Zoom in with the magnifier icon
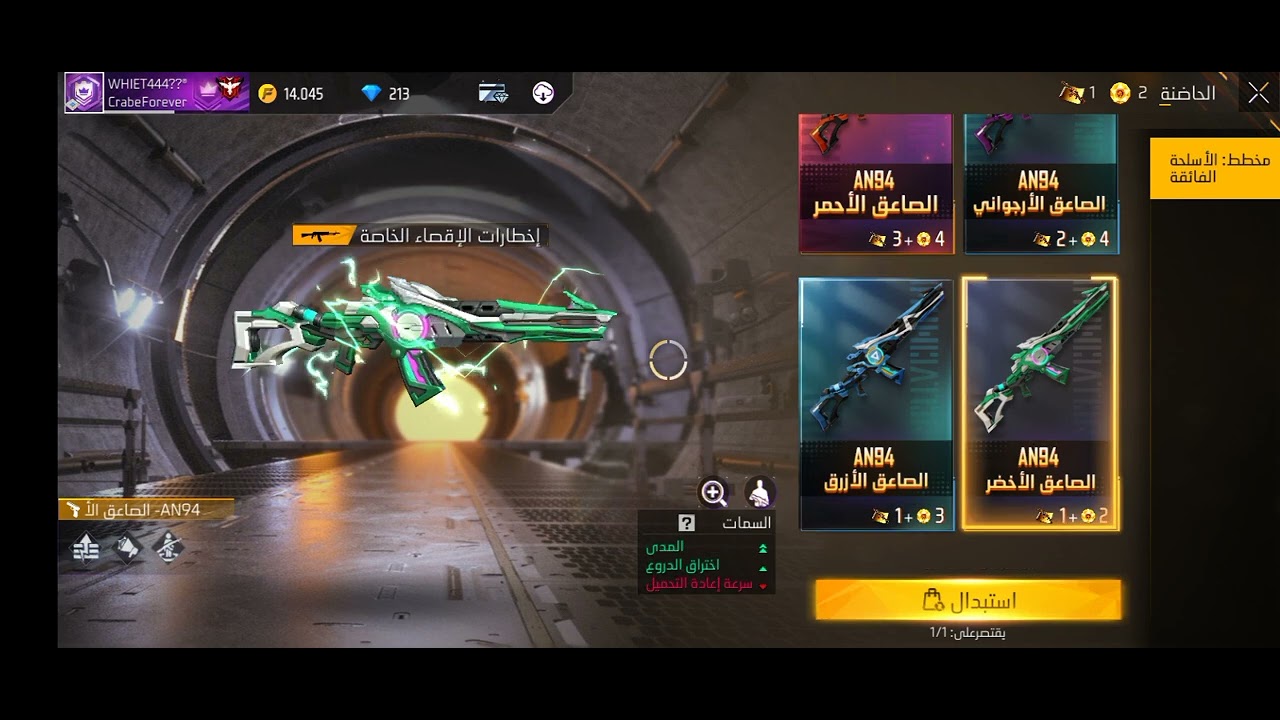This screenshot has width=1280, height=720. [x=714, y=492]
